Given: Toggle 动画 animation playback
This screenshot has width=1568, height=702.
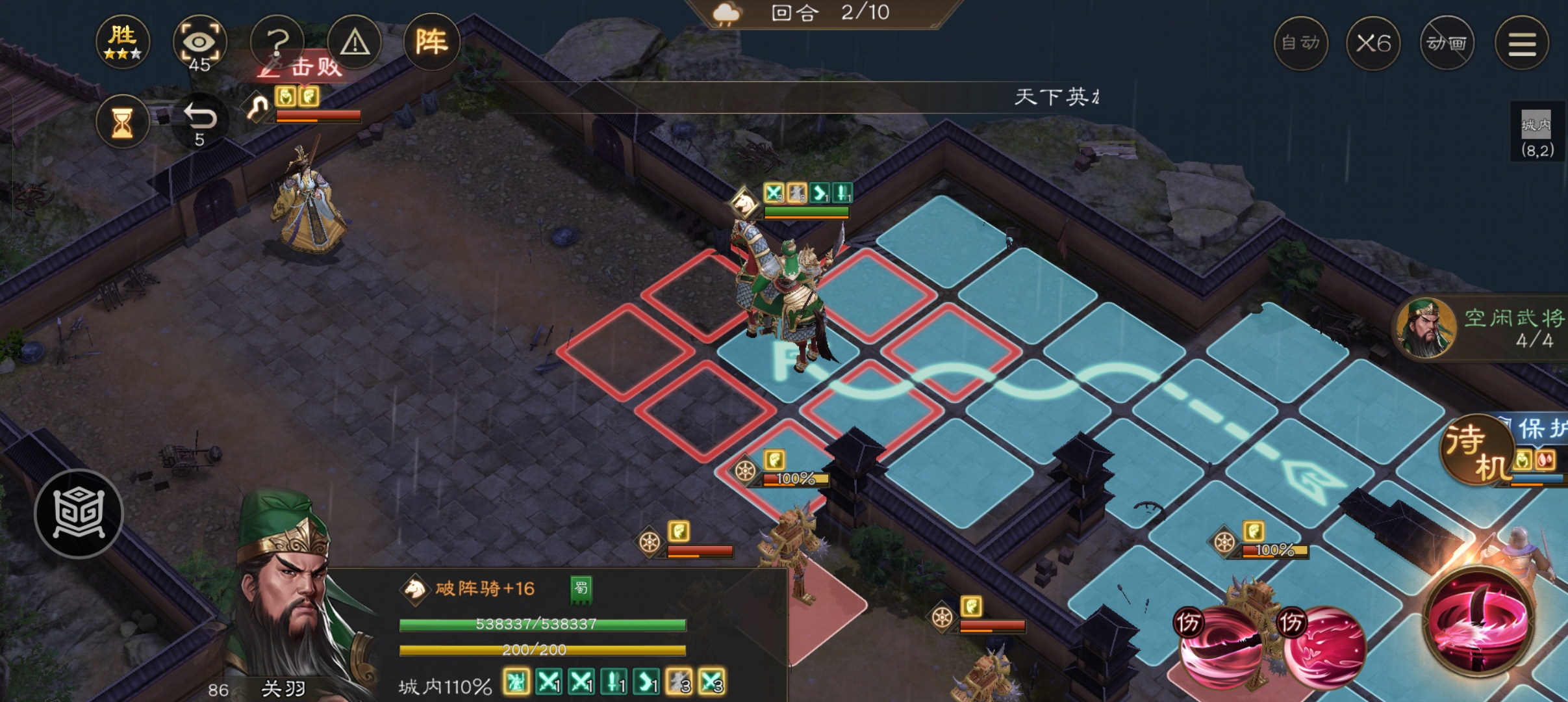Looking at the screenshot, I should point(1448,42).
